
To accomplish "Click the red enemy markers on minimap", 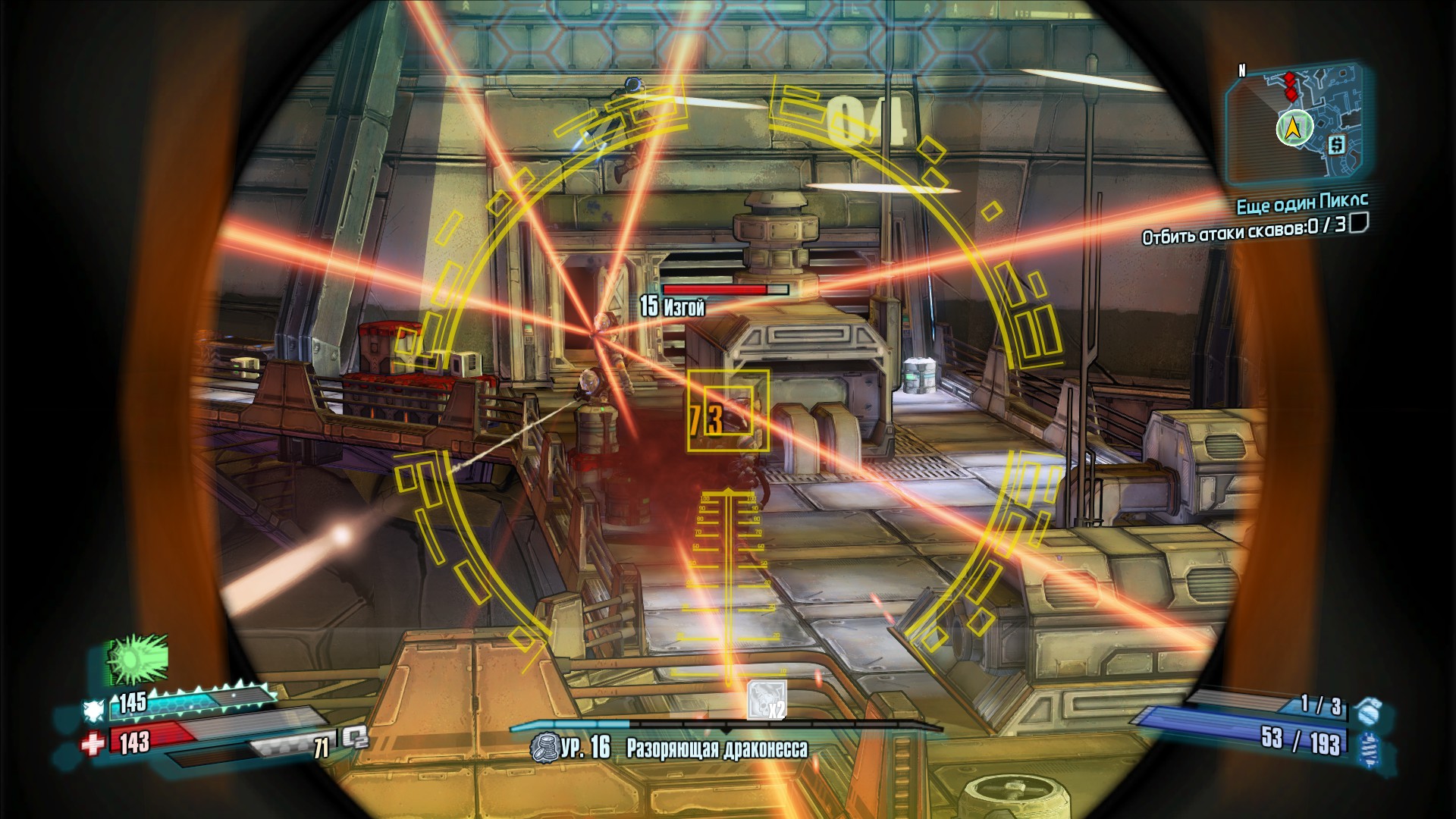I will (1290, 86).
